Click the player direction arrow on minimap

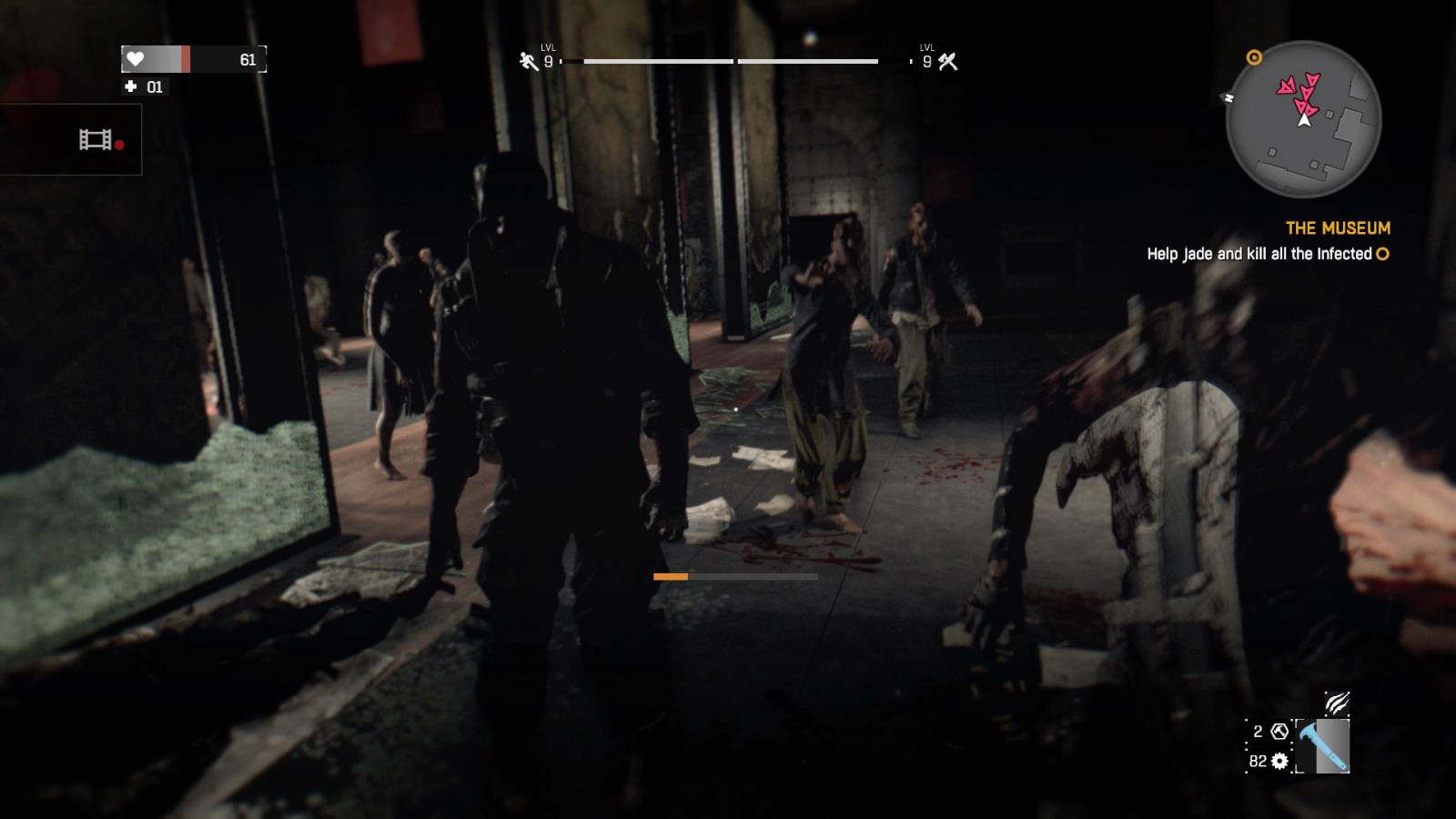tap(1304, 120)
